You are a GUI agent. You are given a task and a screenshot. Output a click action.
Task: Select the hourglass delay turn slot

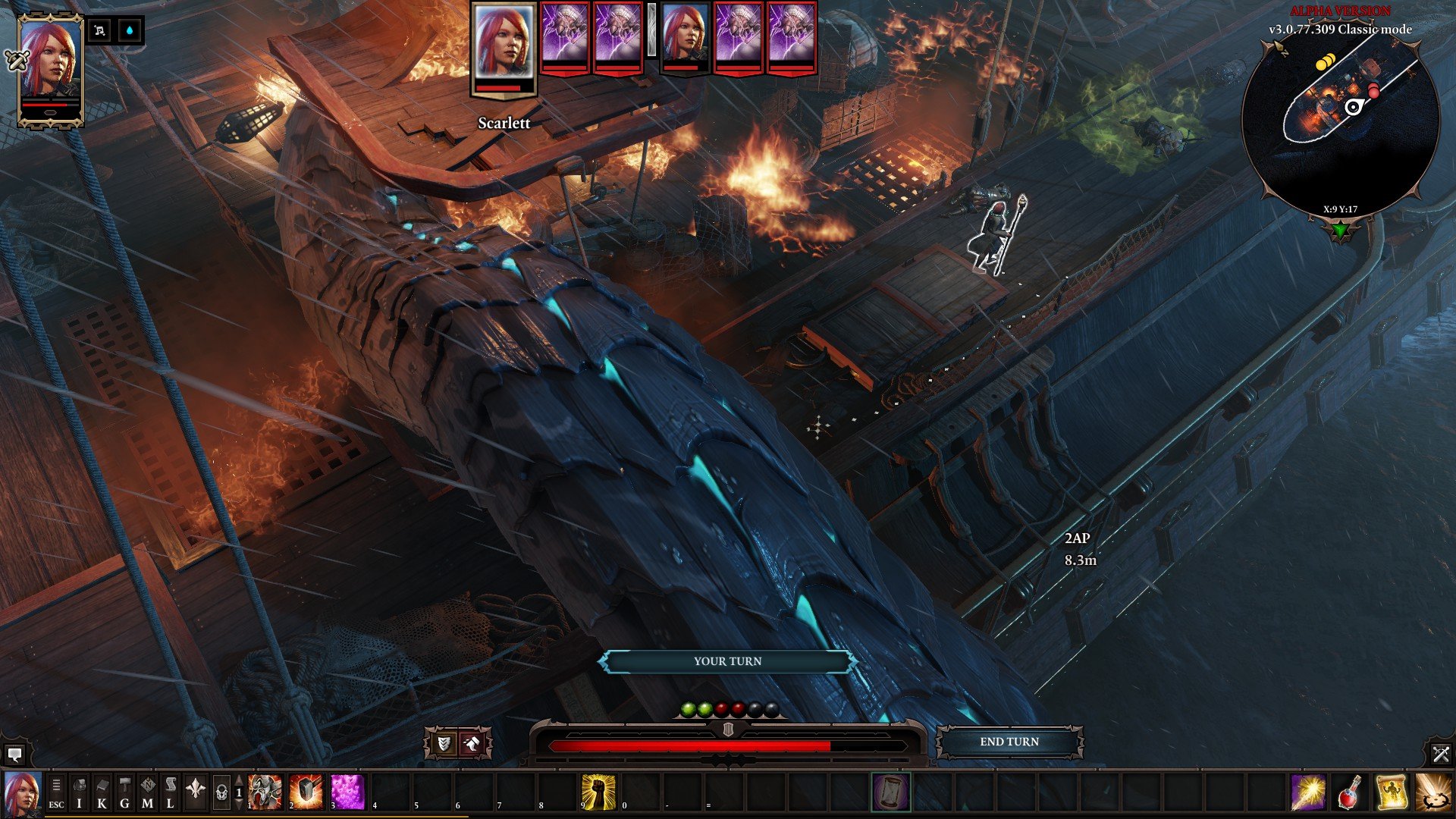[x=890, y=792]
